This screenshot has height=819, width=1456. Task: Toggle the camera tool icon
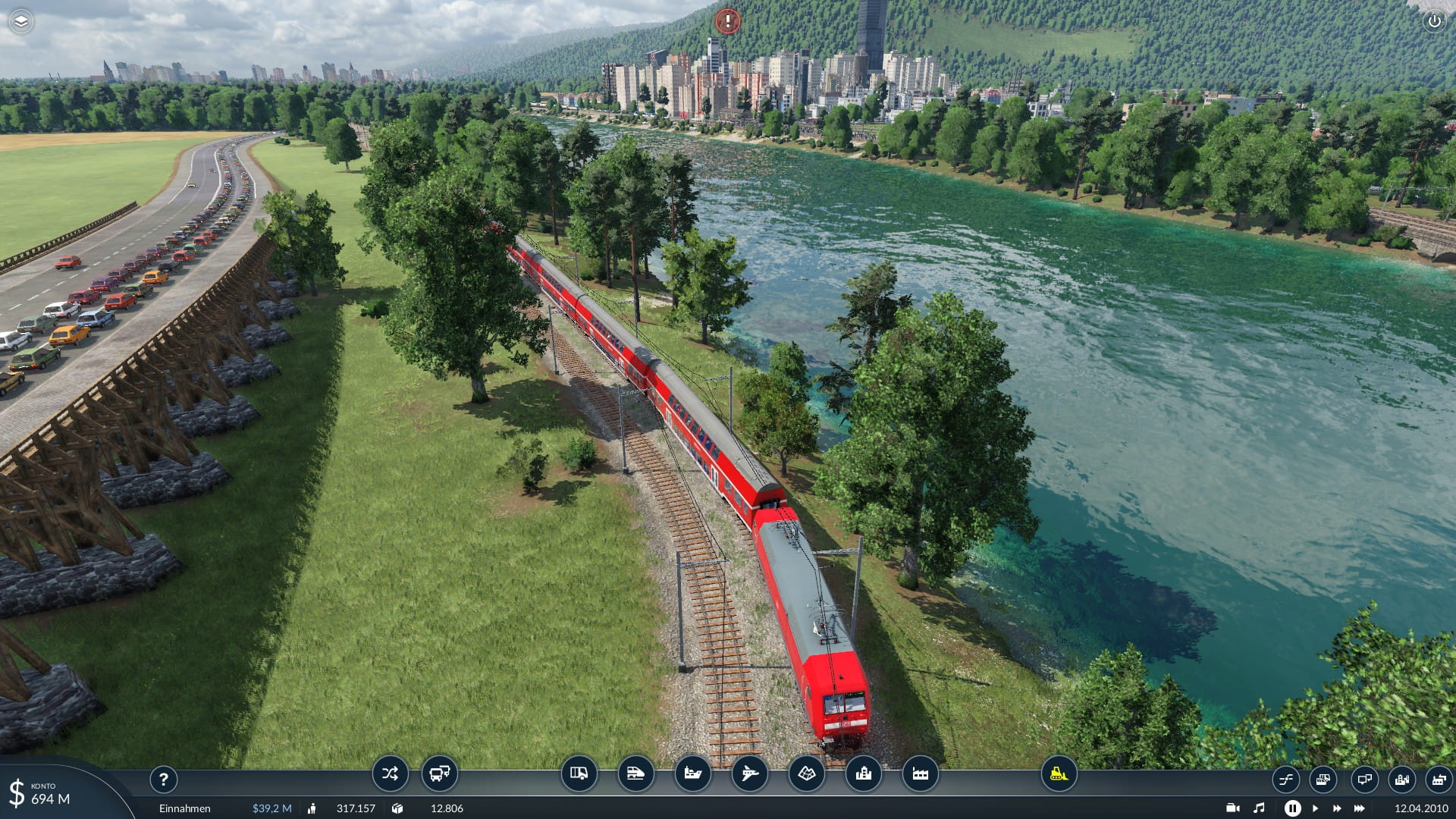point(1232,808)
